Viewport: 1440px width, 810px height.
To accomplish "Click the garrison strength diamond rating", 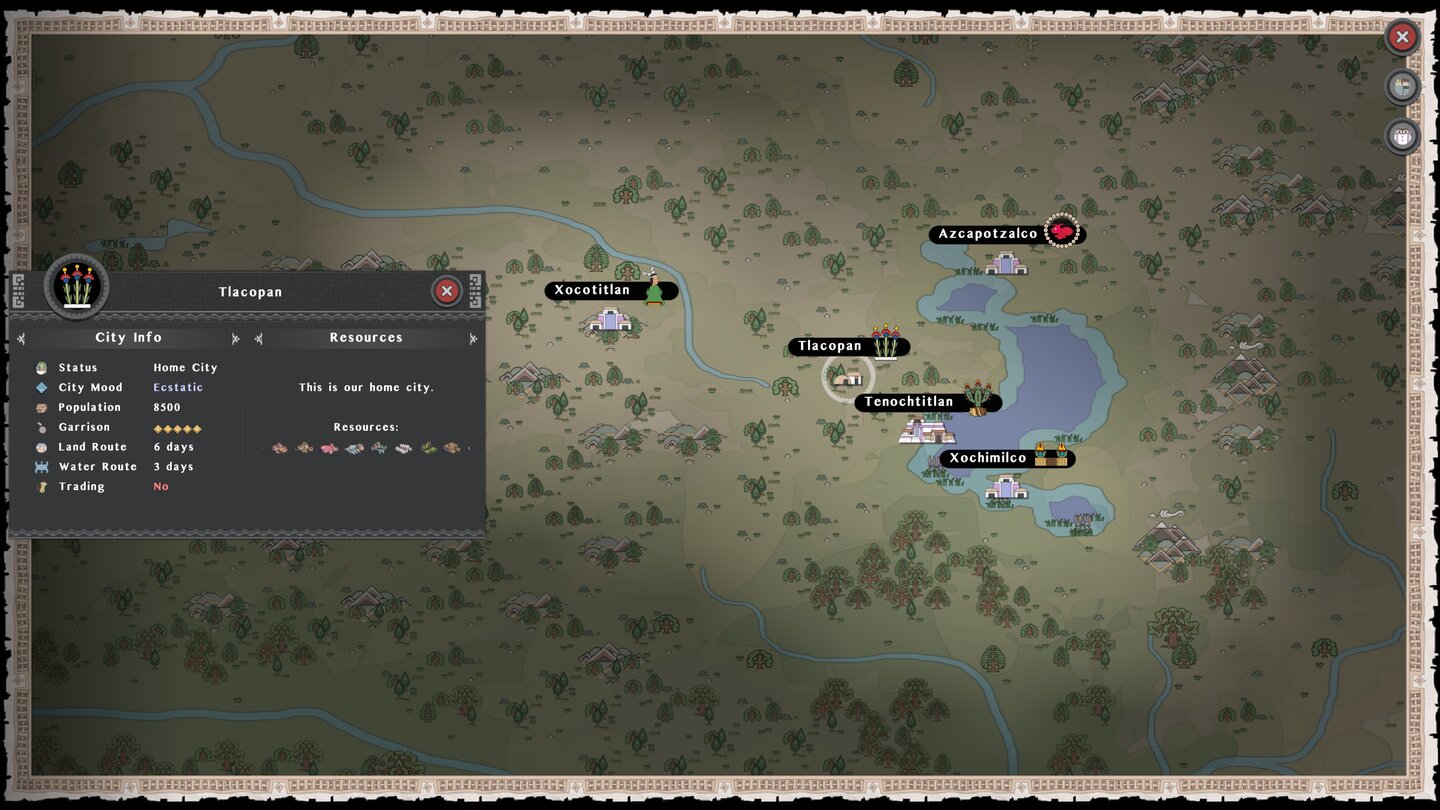I will click(176, 427).
